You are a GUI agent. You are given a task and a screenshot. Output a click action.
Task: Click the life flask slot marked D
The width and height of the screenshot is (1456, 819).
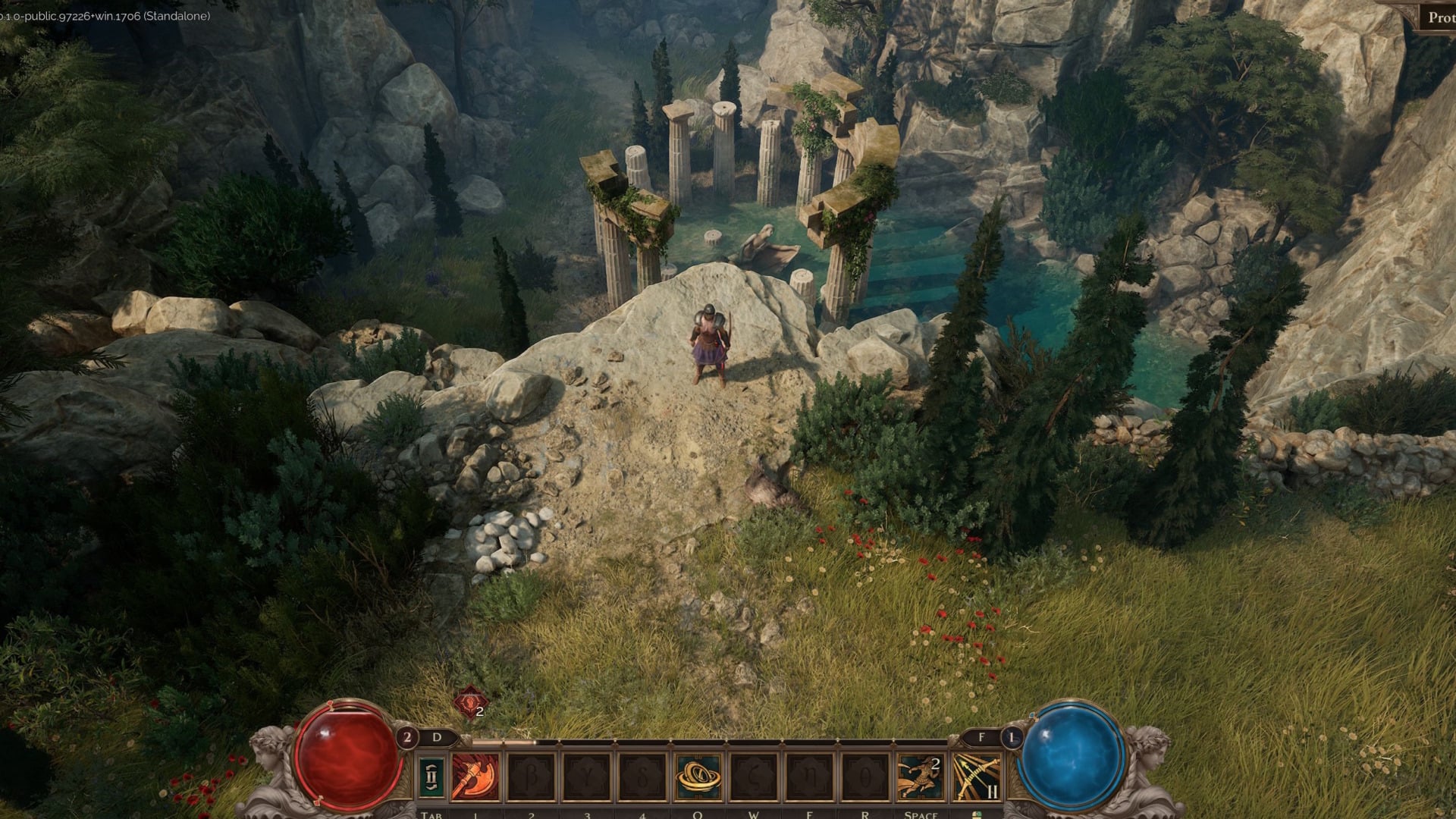pyautogui.click(x=436, y=736)
